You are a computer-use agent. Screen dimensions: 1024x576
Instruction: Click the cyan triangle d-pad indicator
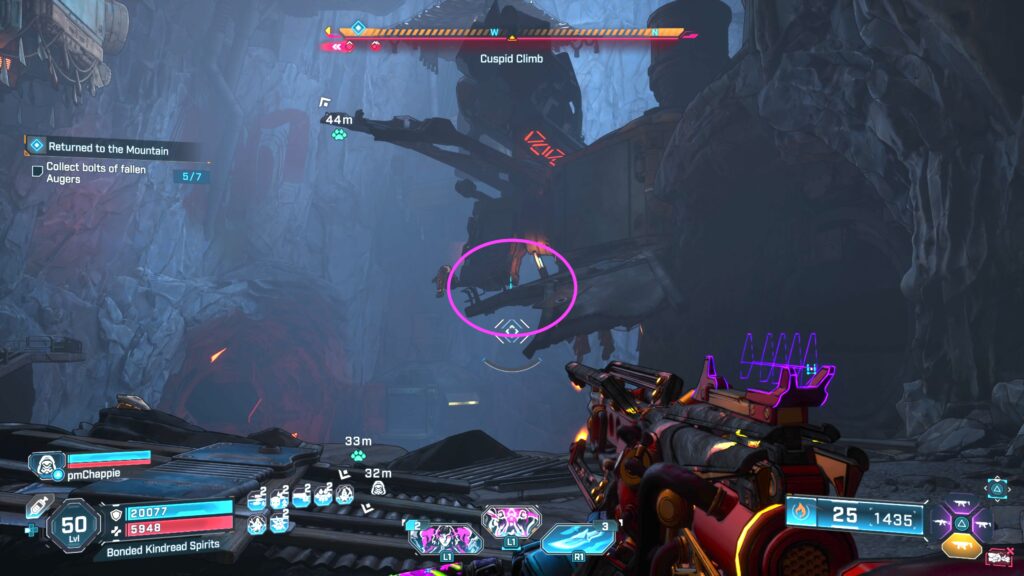(997, 488)
